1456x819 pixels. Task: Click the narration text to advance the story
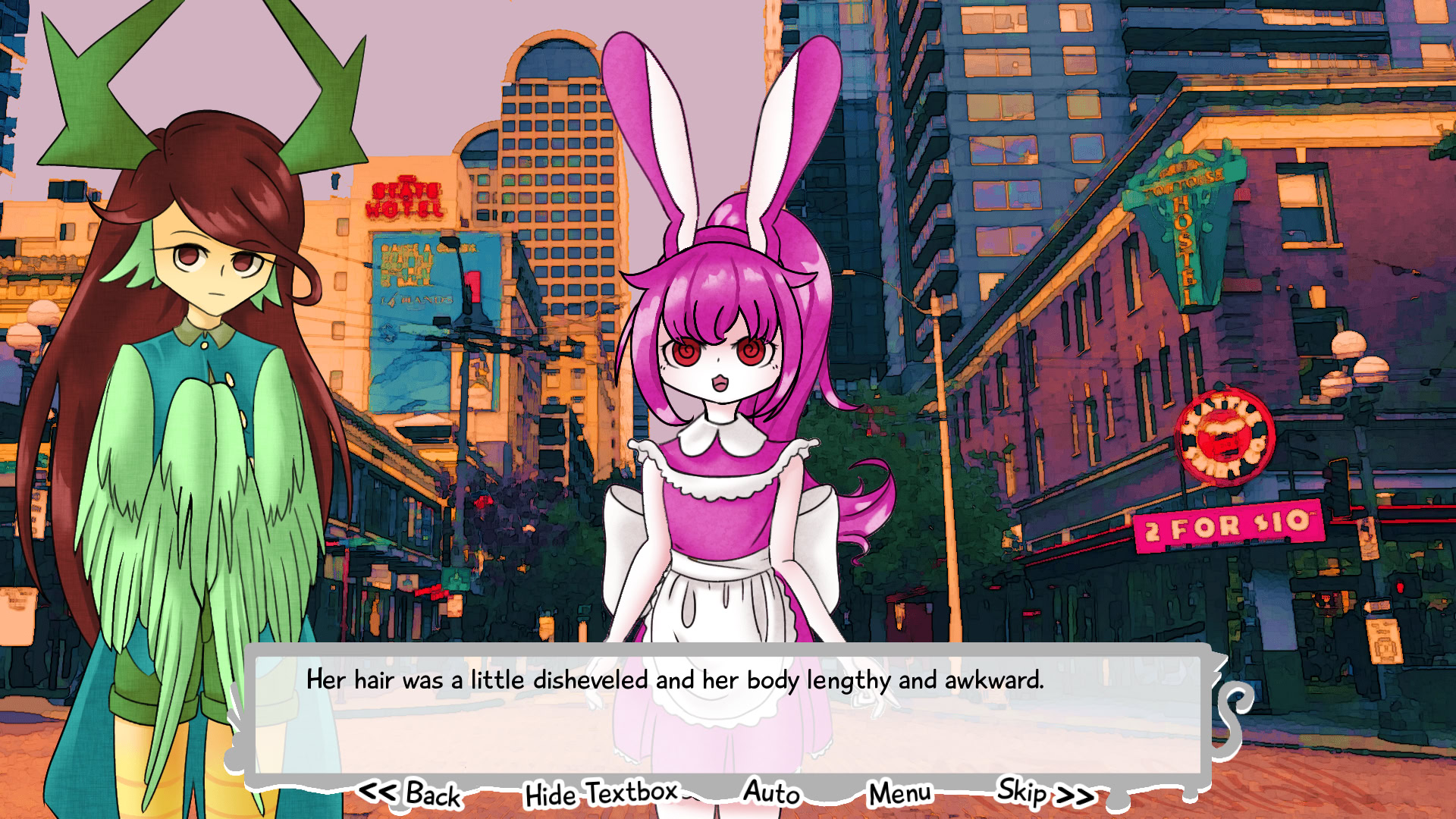(675, 682)
